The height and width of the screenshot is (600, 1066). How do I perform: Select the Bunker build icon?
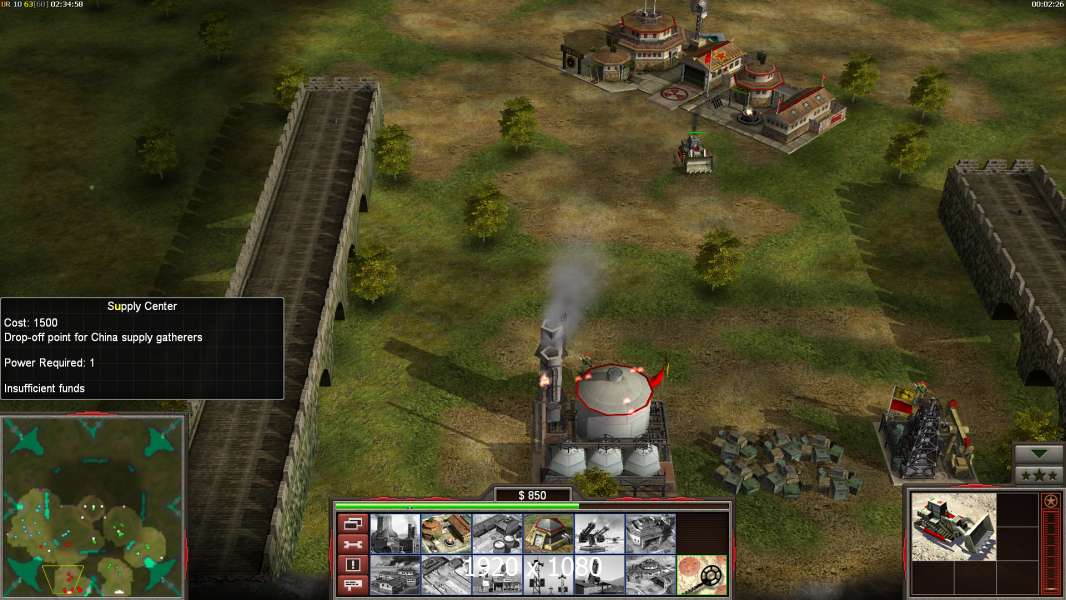click(548, 534)
